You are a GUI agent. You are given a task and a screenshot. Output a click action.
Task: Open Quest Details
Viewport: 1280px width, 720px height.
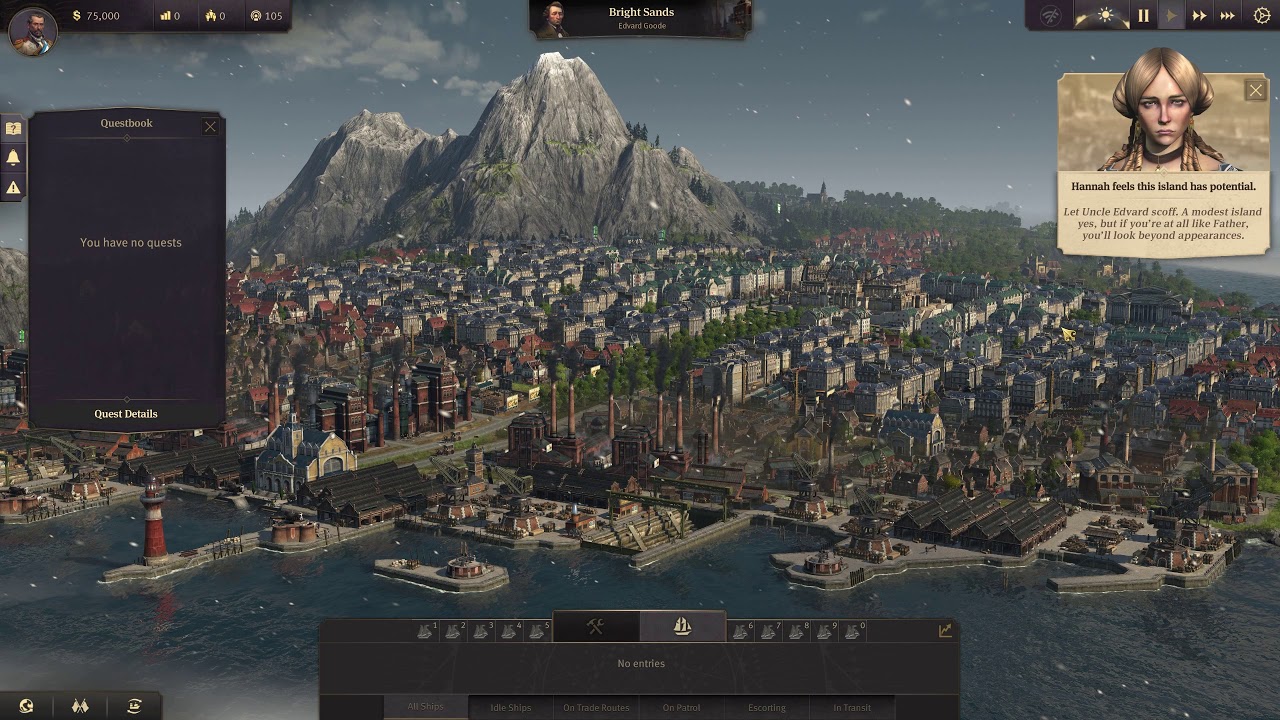[x=126, y=414]
